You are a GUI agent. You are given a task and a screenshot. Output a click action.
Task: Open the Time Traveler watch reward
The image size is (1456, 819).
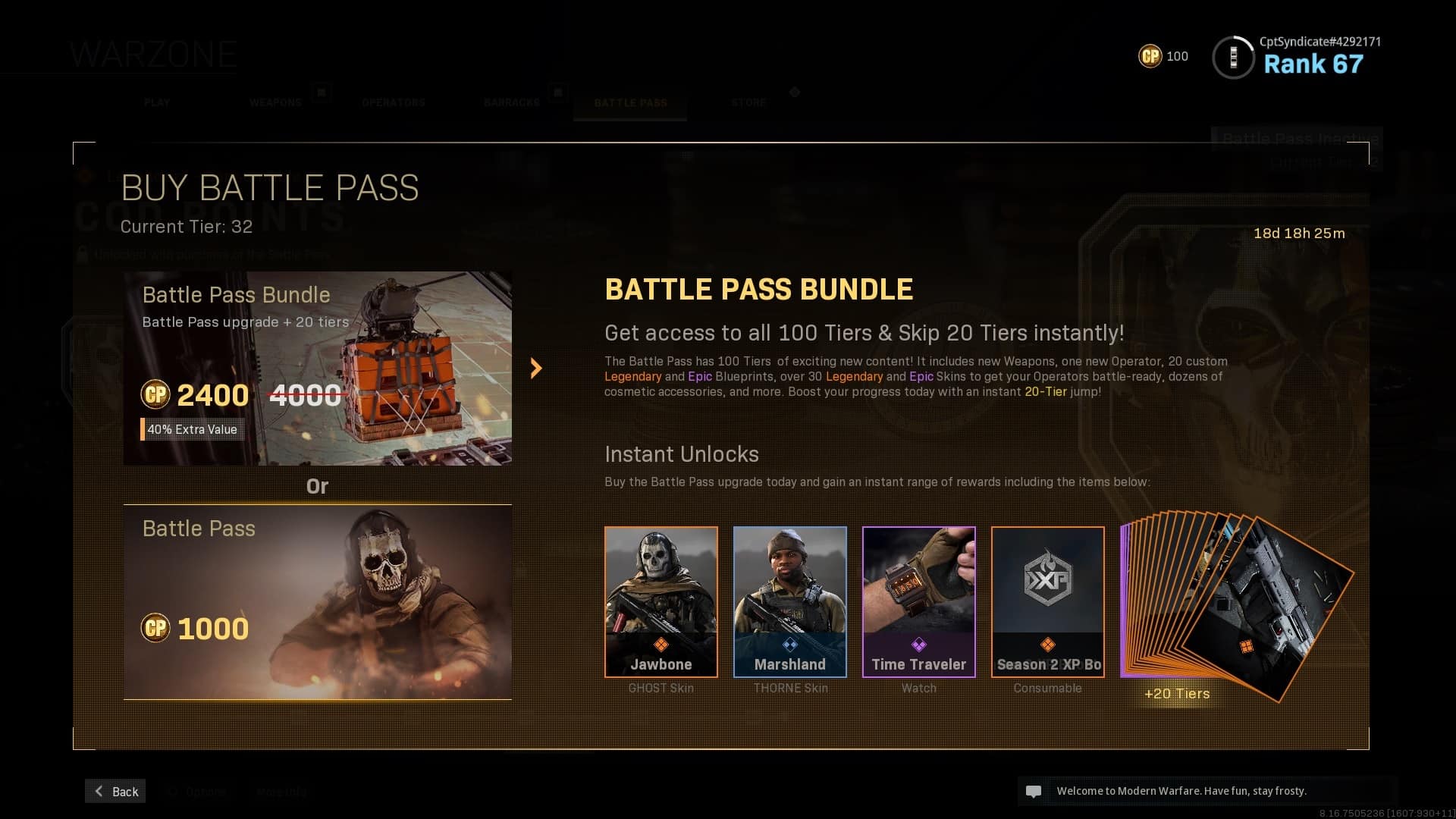(918, 601)
